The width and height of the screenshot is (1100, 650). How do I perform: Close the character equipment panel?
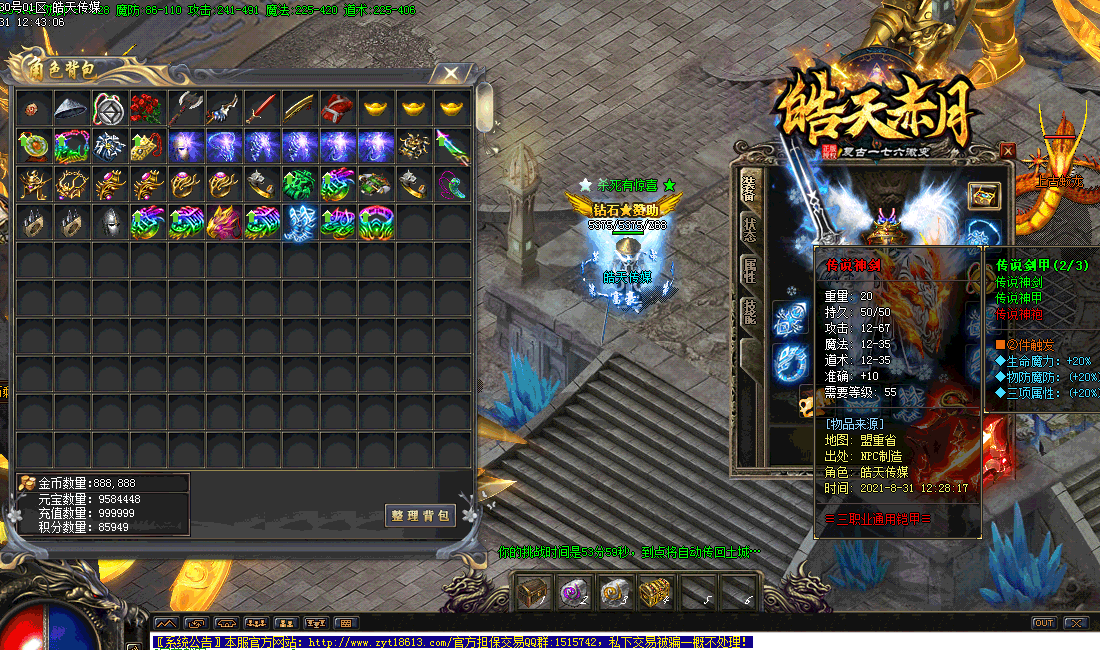(1007, 151)
